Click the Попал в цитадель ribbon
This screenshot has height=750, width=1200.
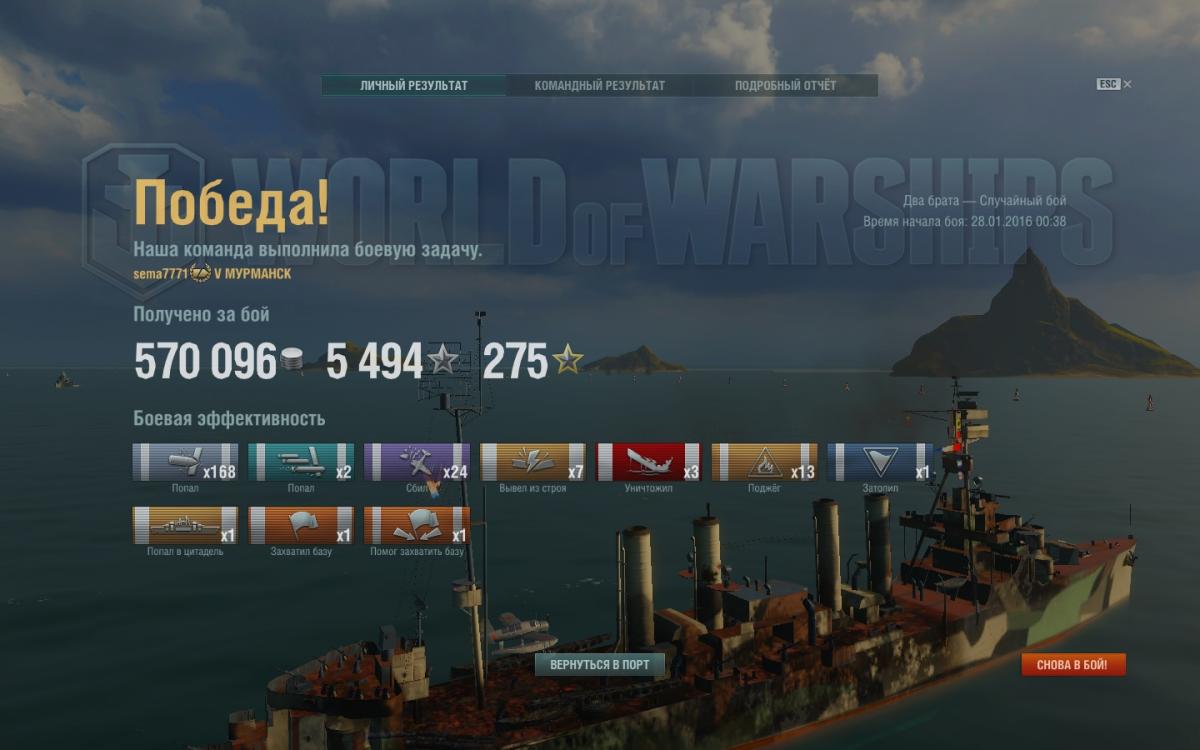(185, 525)
